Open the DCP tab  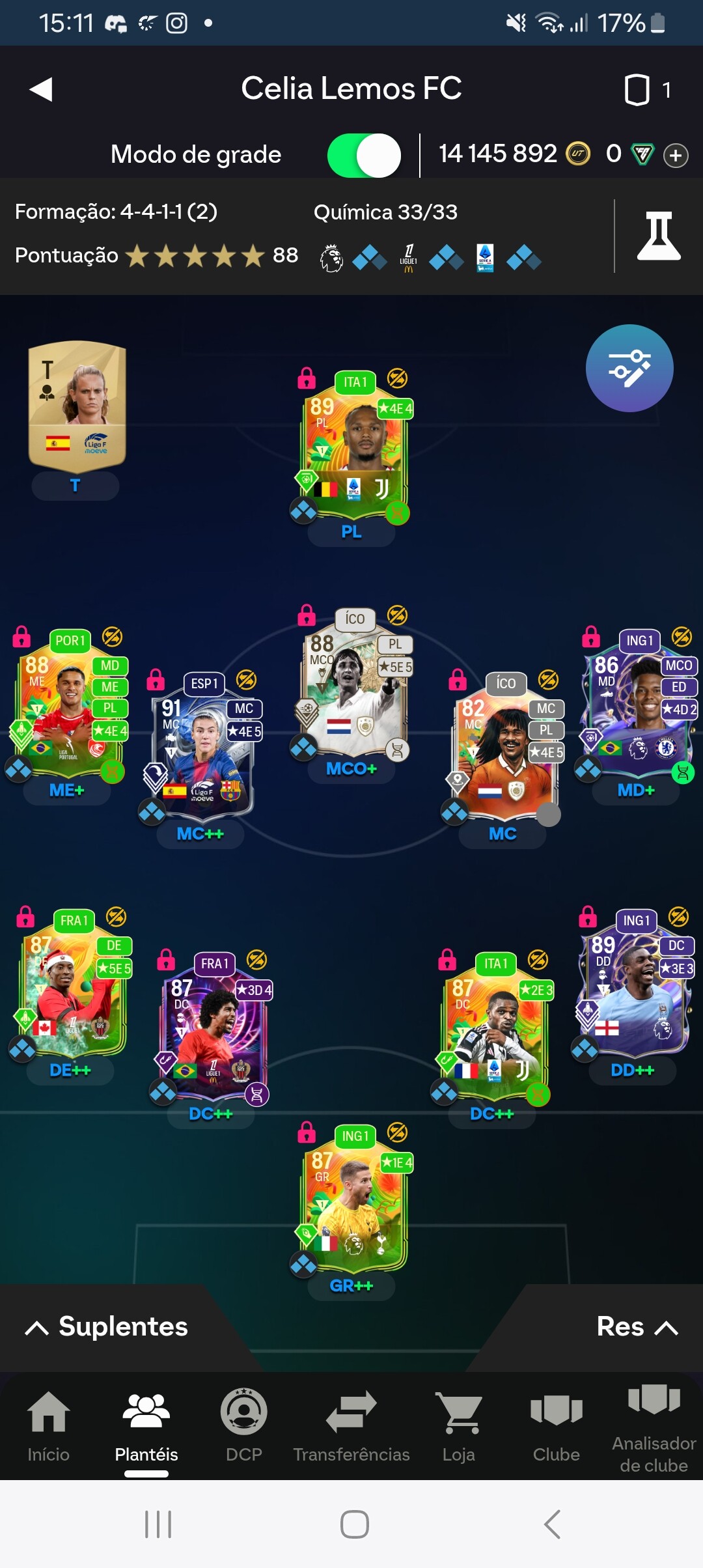(243, 1426)
